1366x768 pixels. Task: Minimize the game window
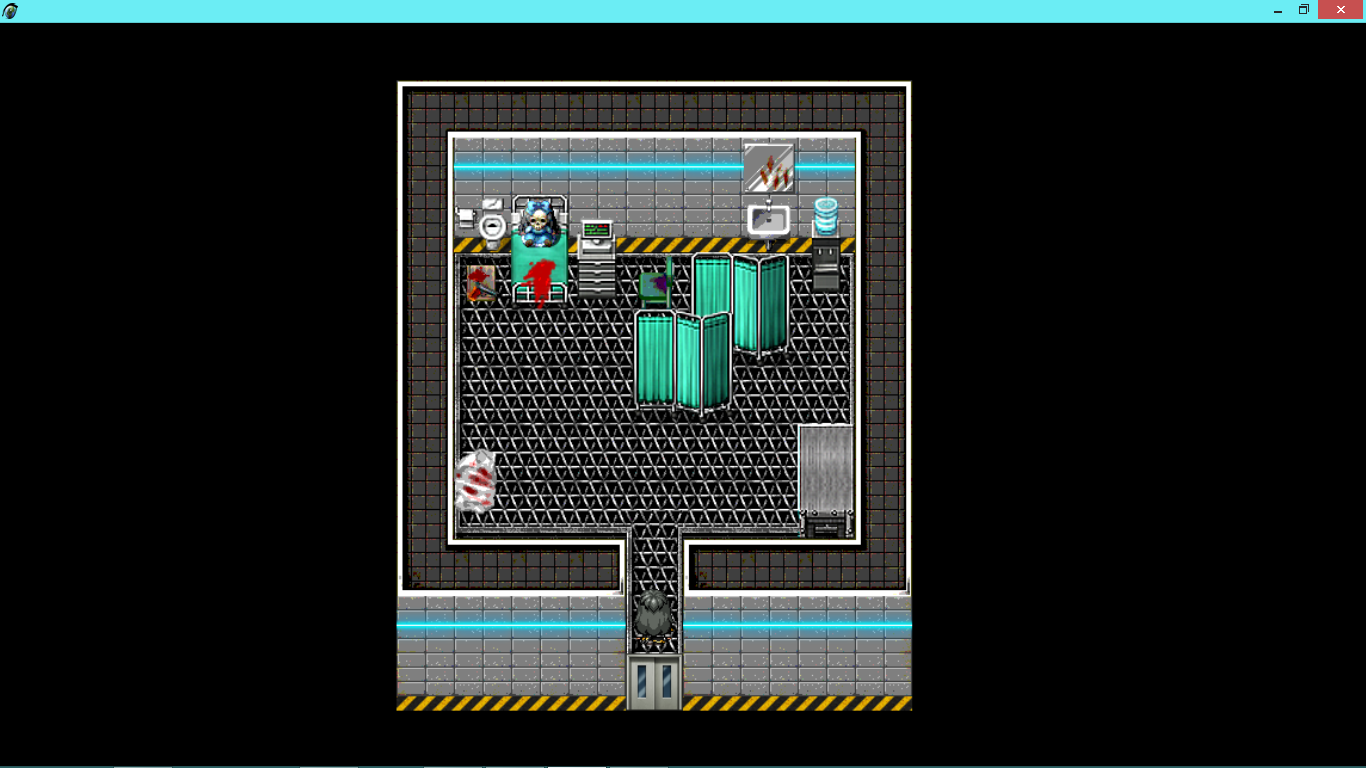pos(1278,10)
